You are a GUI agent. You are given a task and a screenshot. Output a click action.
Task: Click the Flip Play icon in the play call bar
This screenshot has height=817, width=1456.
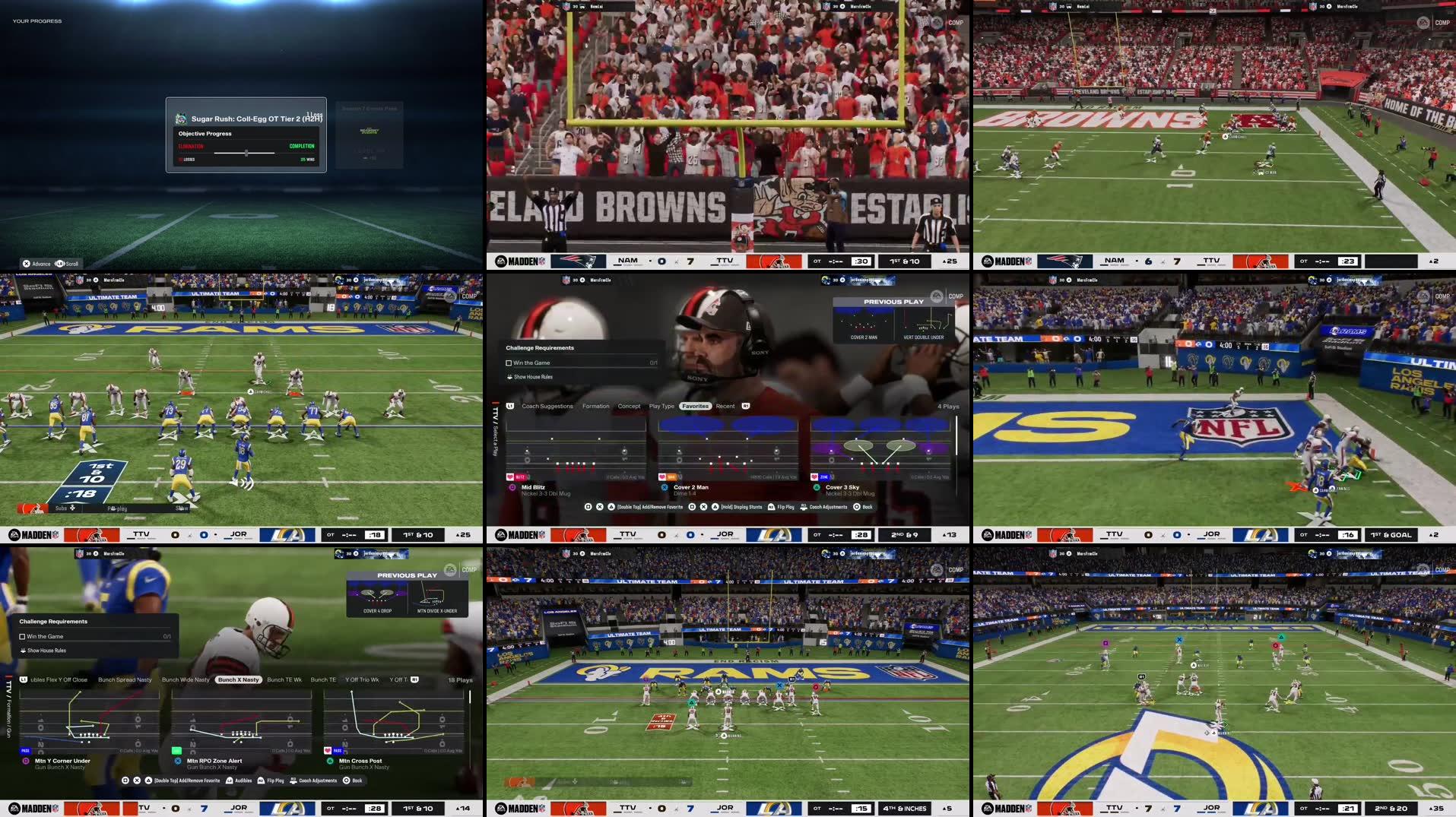pyautogui.click(x=770, y=506)
